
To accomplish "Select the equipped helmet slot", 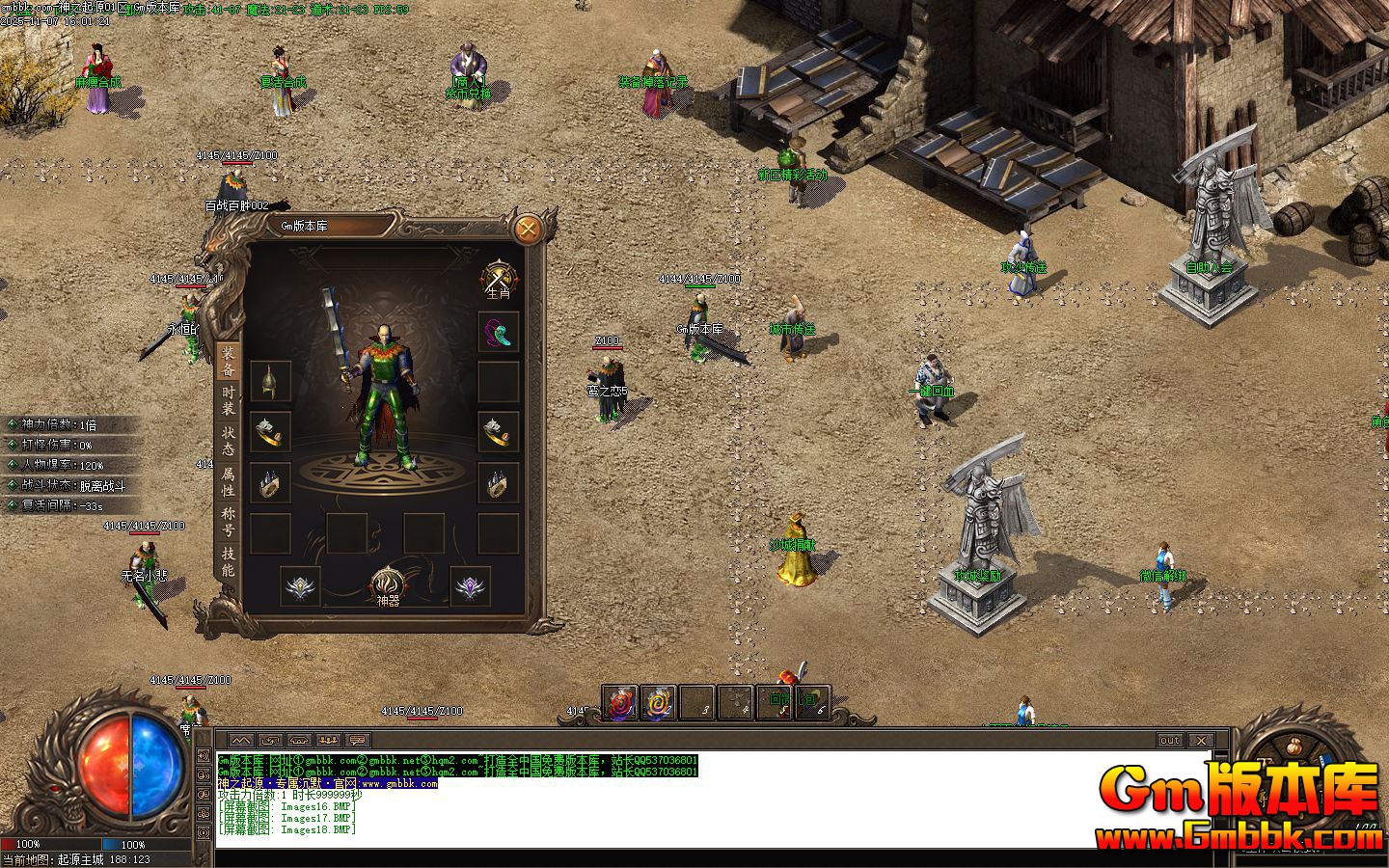I will pyautogui.click(x=271, y=382).
